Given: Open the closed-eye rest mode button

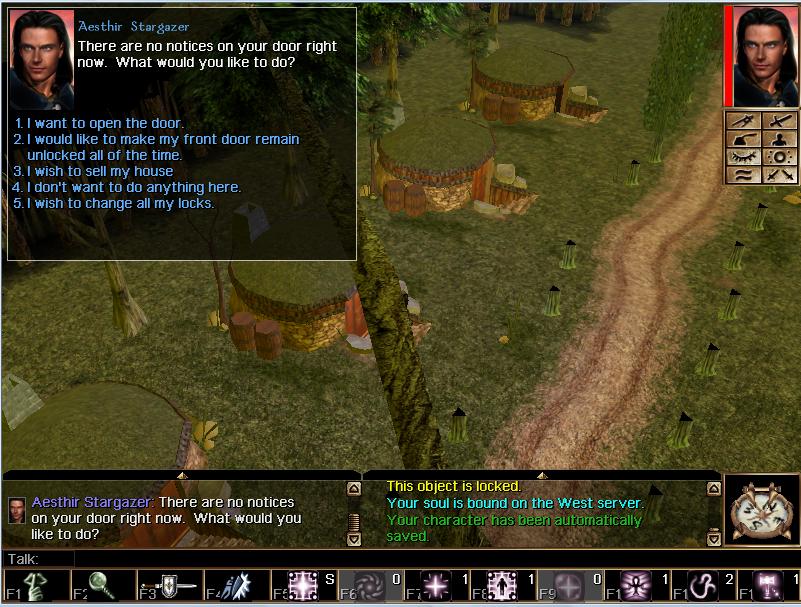Looking at the screenshot, I should (x=743, y=157).
